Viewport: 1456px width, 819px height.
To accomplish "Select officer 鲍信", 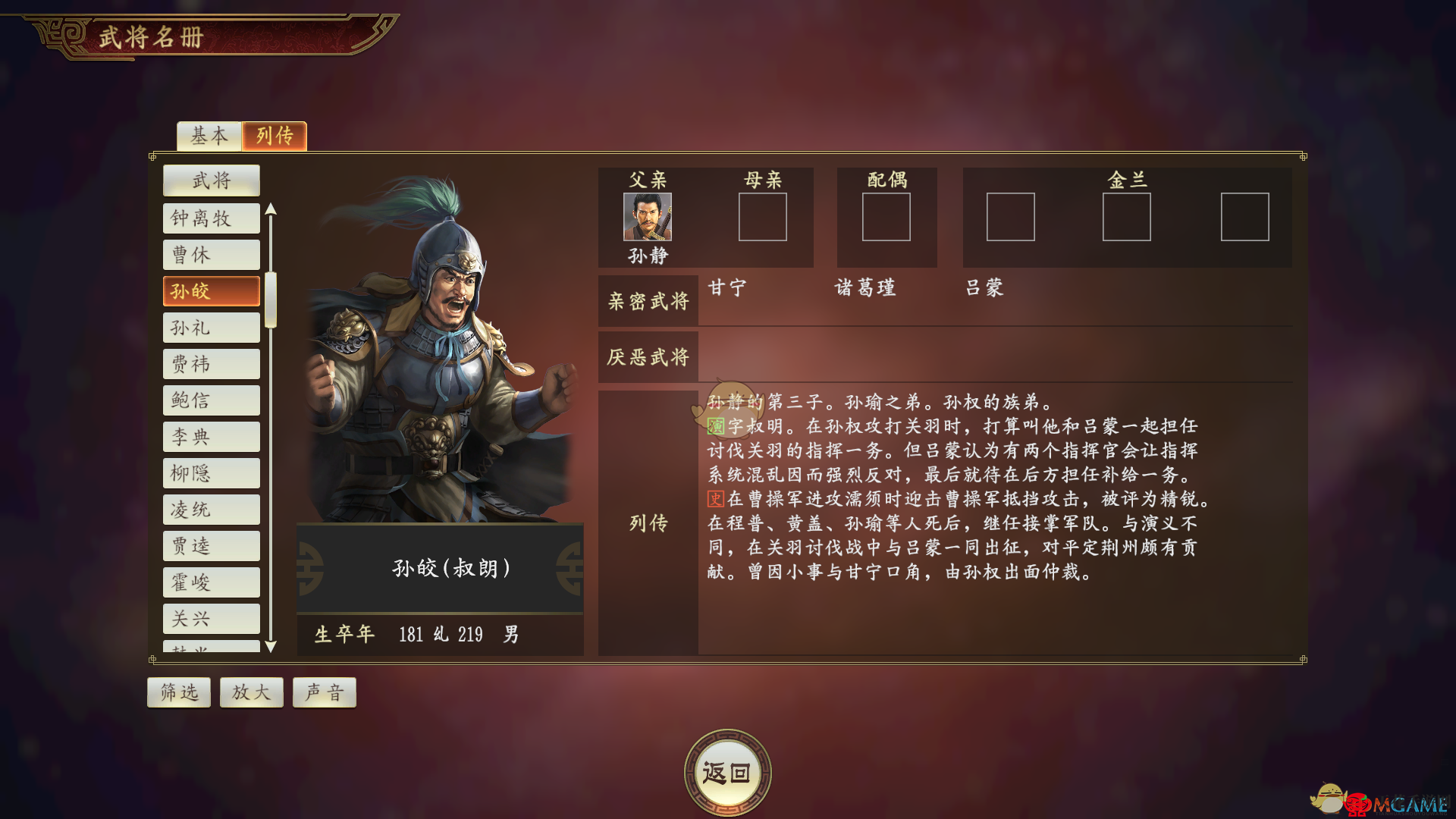I will point(212,400).
